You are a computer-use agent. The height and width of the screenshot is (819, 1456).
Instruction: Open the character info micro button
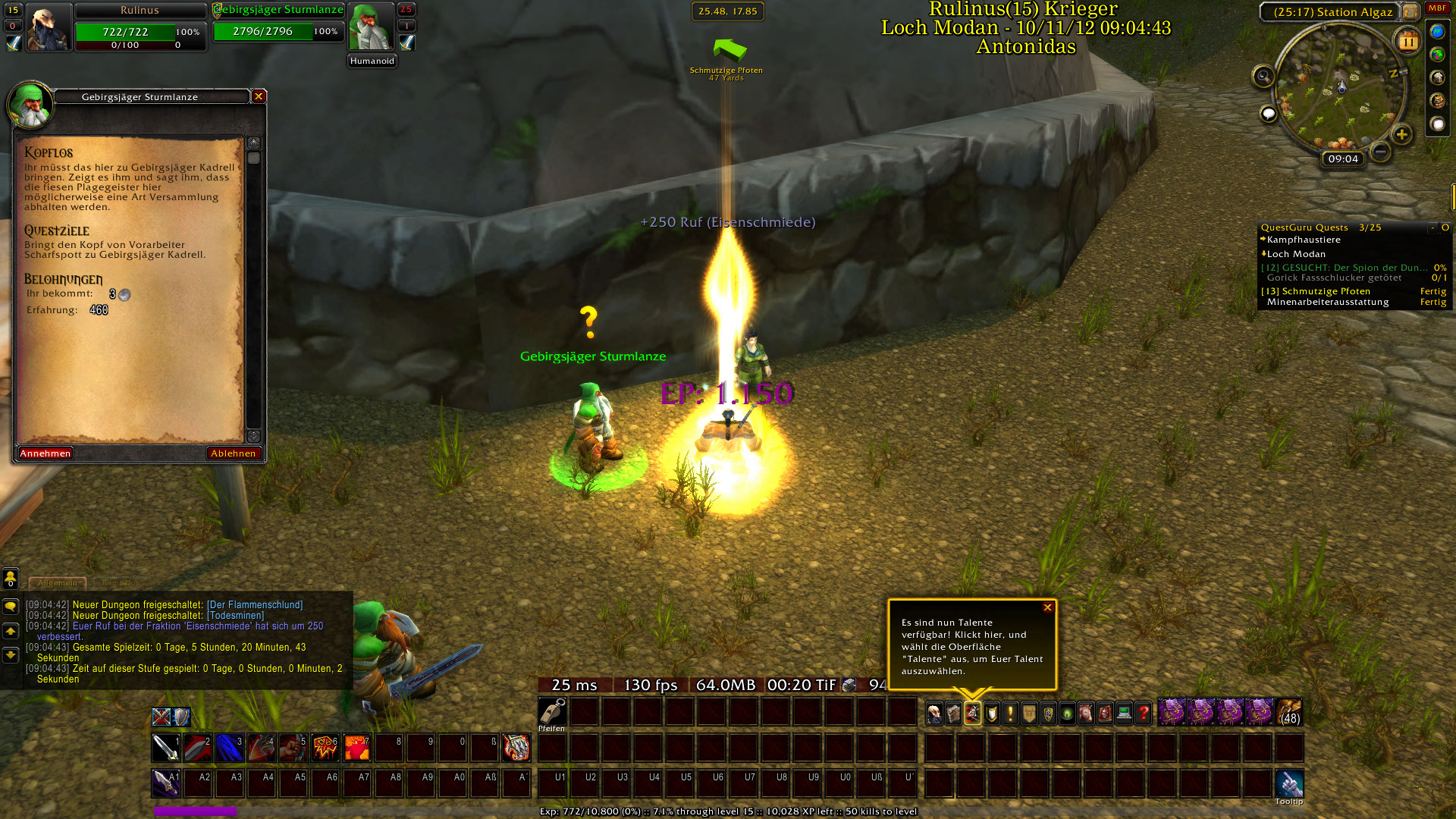[934, 713]
